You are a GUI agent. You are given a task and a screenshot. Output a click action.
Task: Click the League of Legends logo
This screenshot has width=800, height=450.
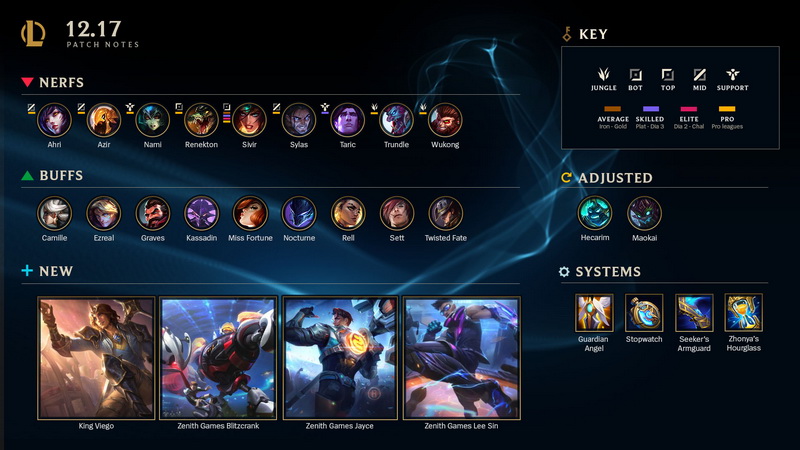(x=33, y=34)
